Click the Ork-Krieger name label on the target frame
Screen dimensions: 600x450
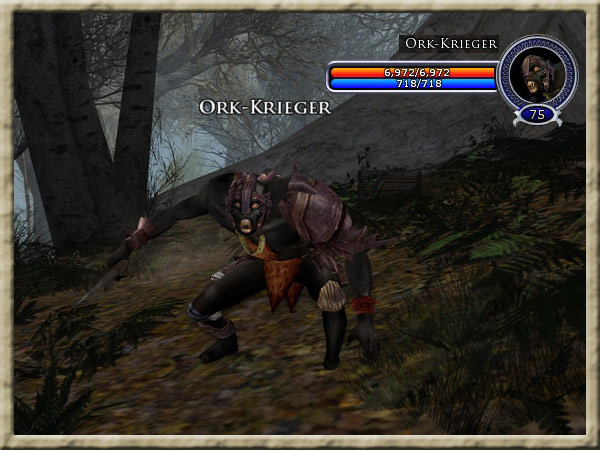point(451,44)
